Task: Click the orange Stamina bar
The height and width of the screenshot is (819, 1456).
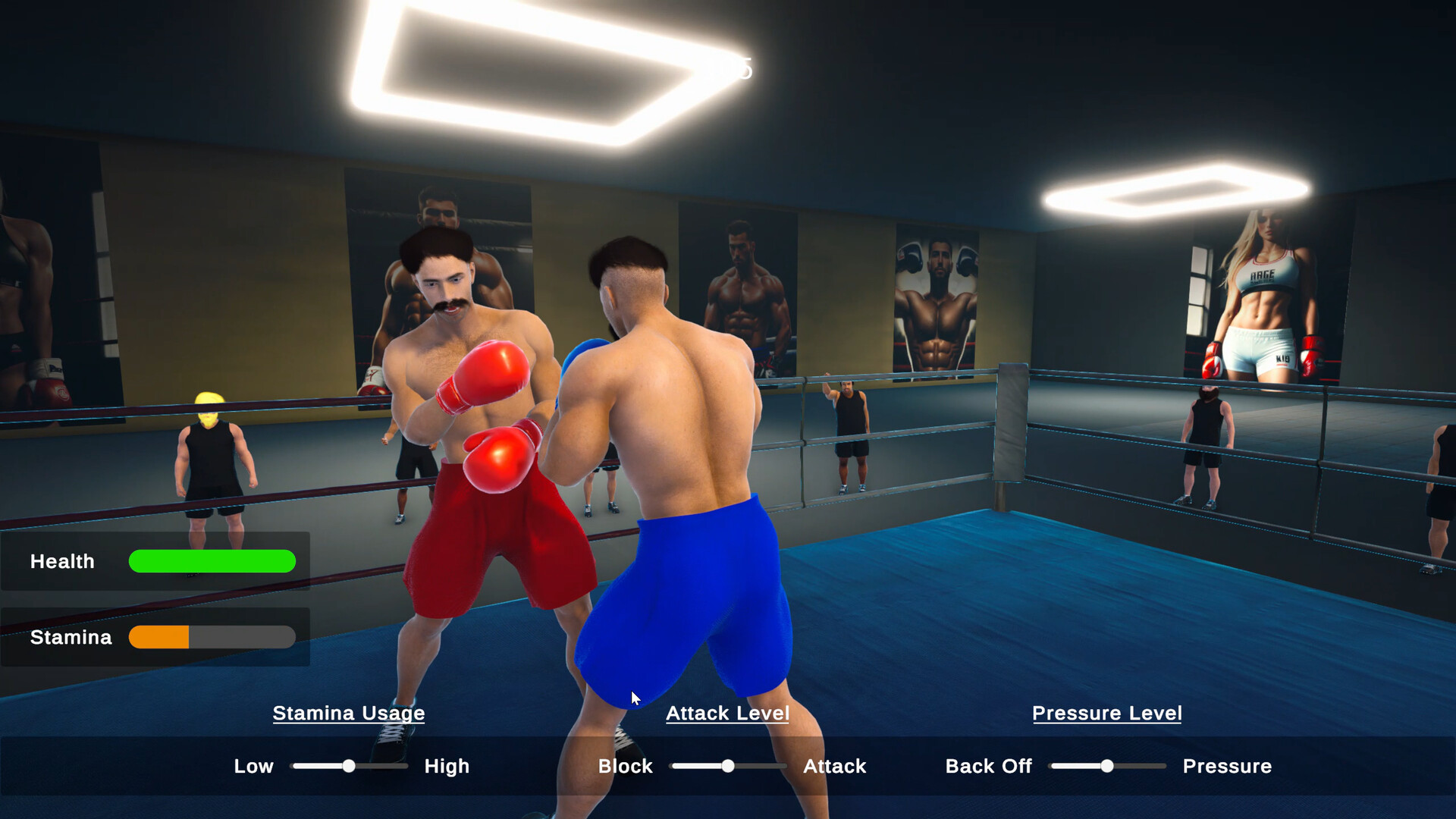Action: coord(160,638)
